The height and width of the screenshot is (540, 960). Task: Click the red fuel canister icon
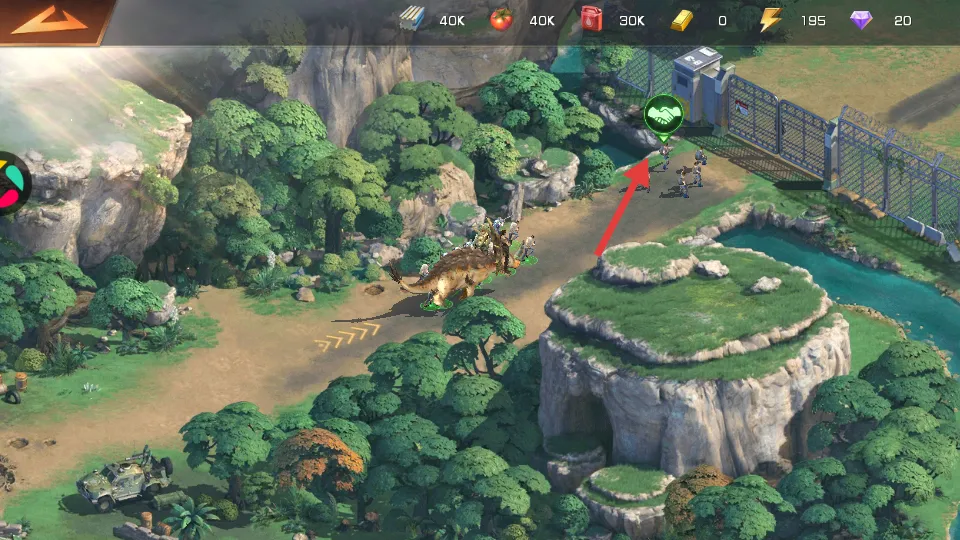592,20
